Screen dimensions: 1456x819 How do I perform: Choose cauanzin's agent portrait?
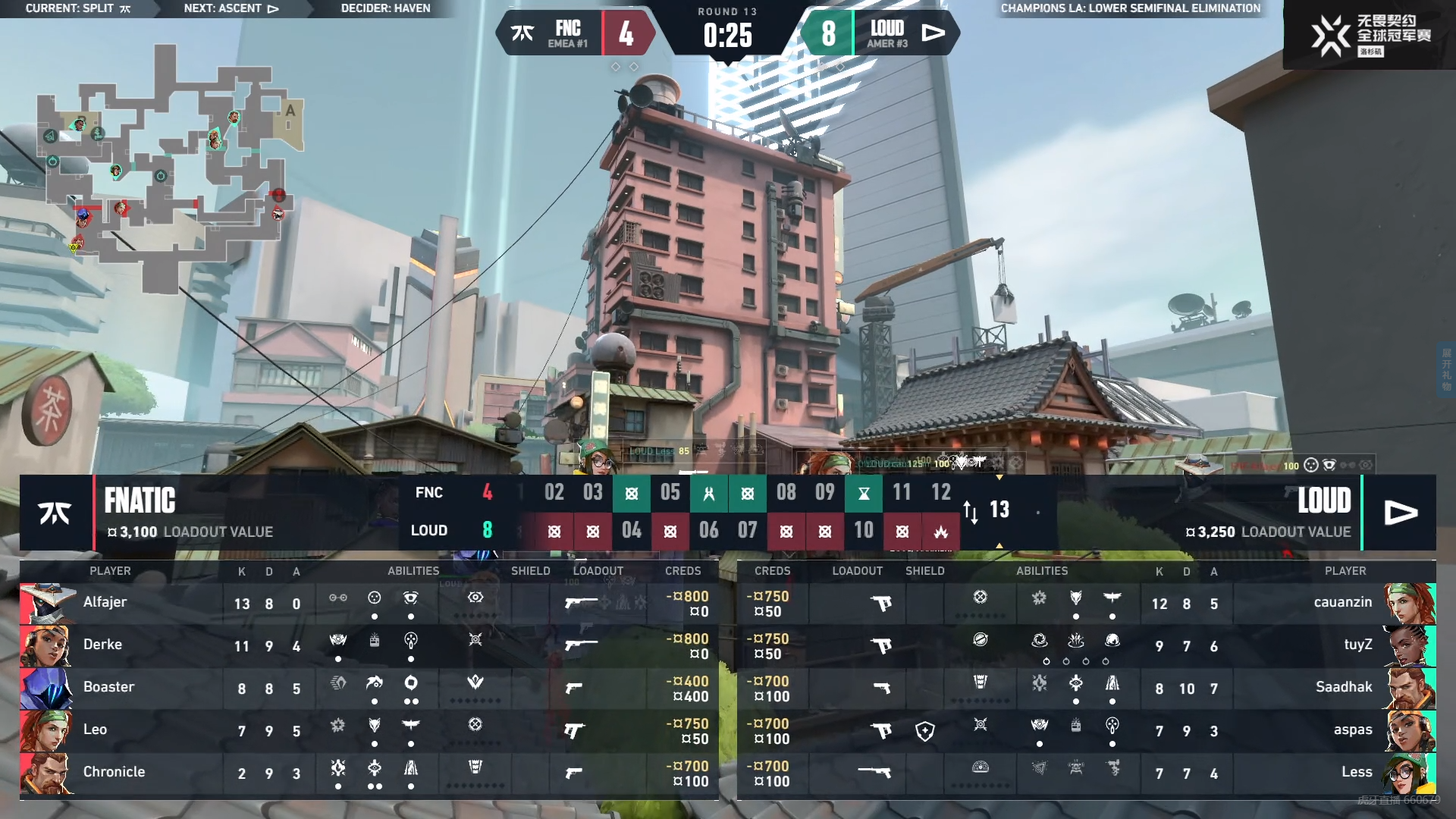(x=1409, y=604)
